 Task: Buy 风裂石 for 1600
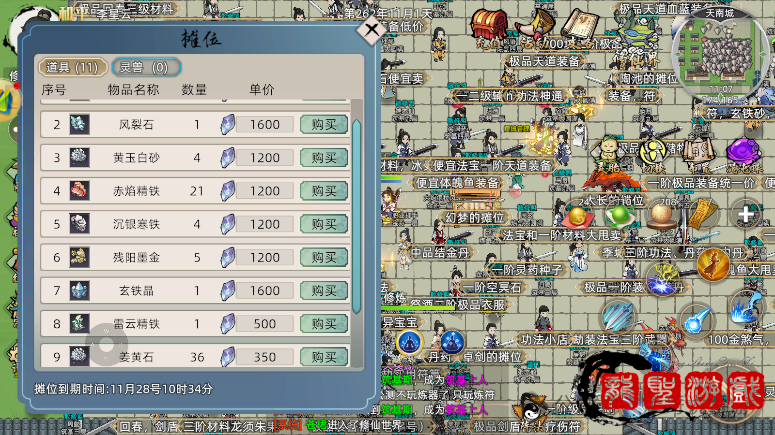[324, 125]
